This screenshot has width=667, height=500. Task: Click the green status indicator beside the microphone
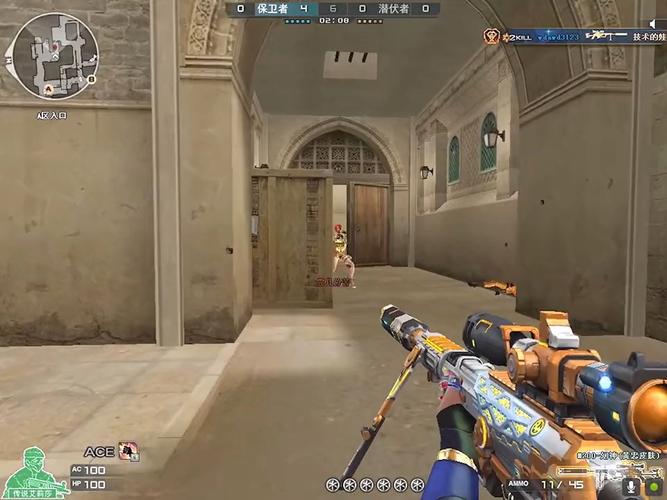point(653,487)
